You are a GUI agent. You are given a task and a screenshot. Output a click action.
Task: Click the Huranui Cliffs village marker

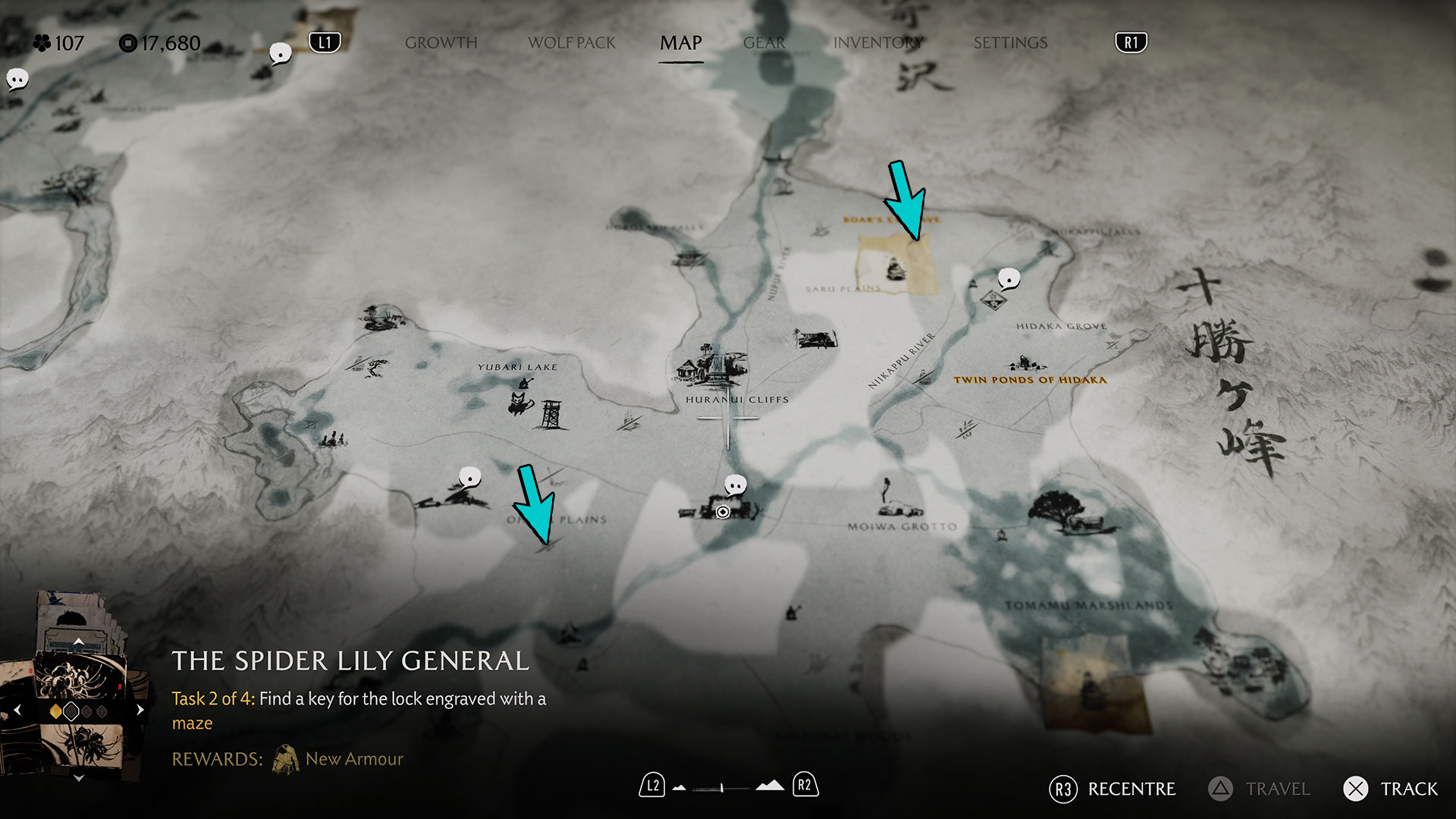point(713,368)
